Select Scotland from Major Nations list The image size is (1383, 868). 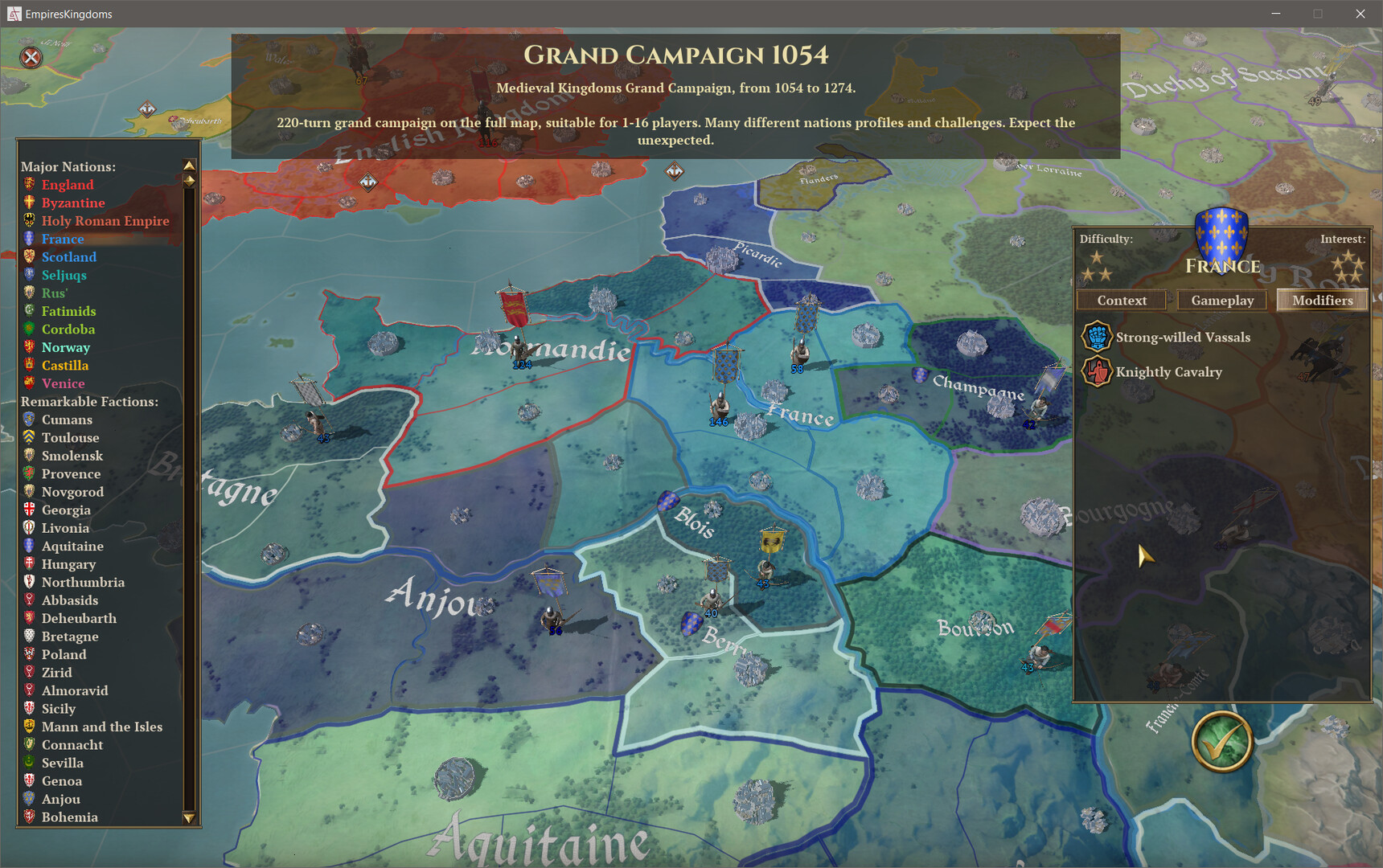[68, 256]
